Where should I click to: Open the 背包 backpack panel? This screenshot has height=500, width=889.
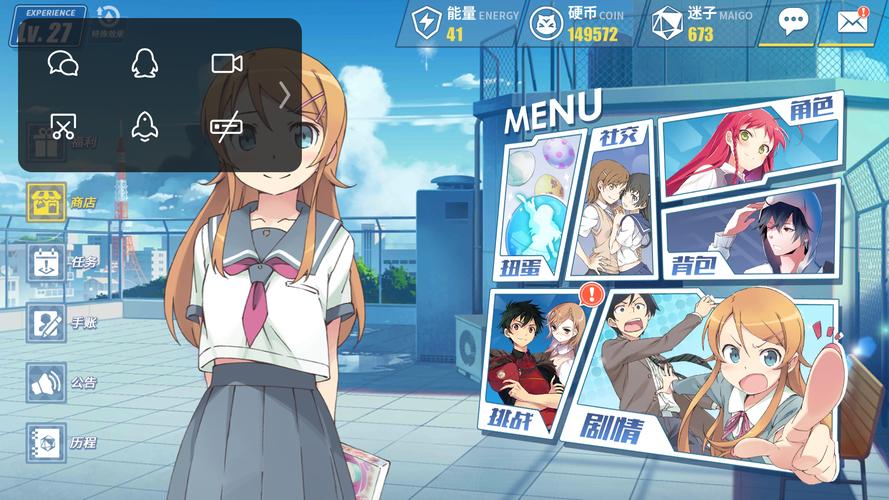[752, 231]
